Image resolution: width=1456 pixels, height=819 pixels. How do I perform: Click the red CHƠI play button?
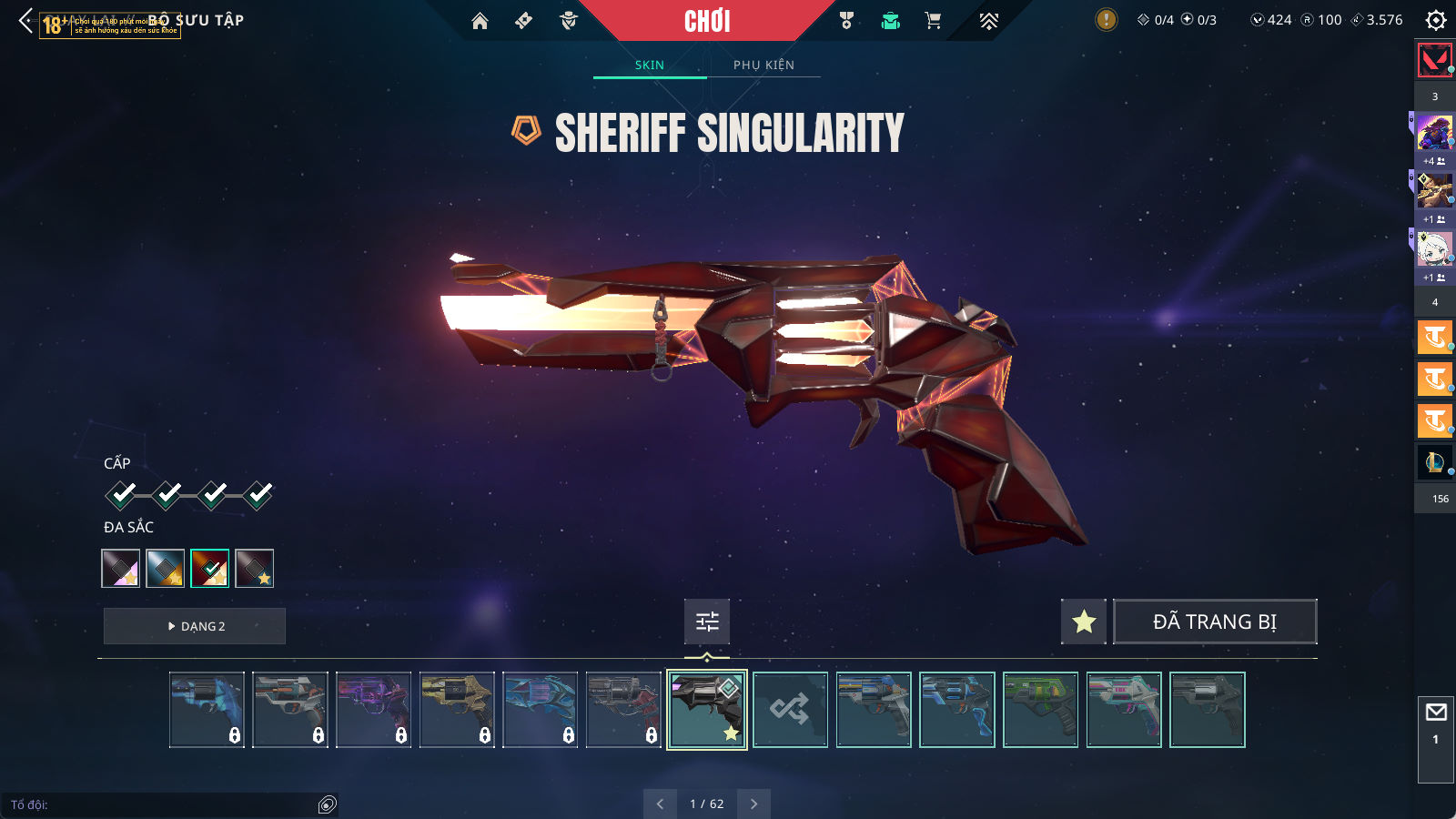click(707, 21)
